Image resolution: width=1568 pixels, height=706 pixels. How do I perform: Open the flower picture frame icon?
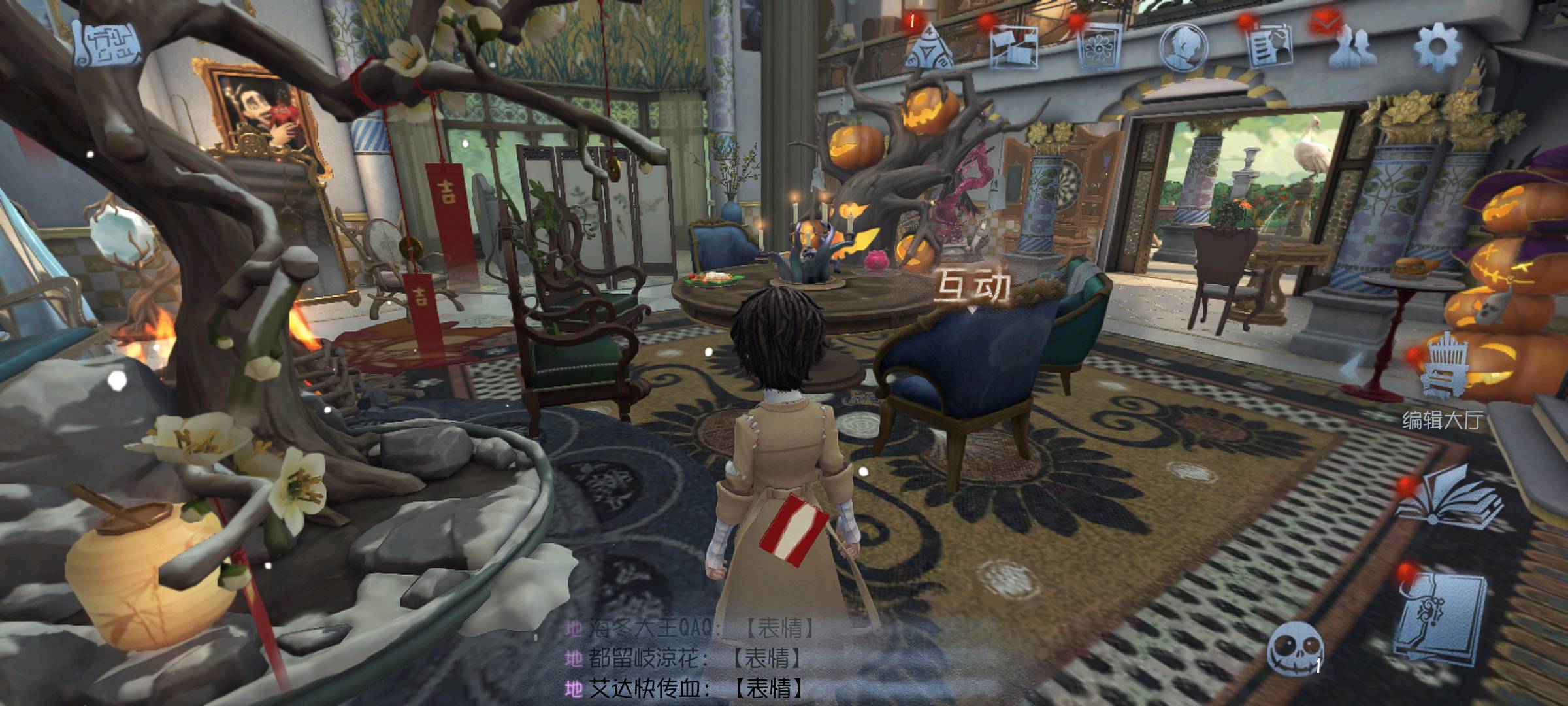click(1100, 47)
